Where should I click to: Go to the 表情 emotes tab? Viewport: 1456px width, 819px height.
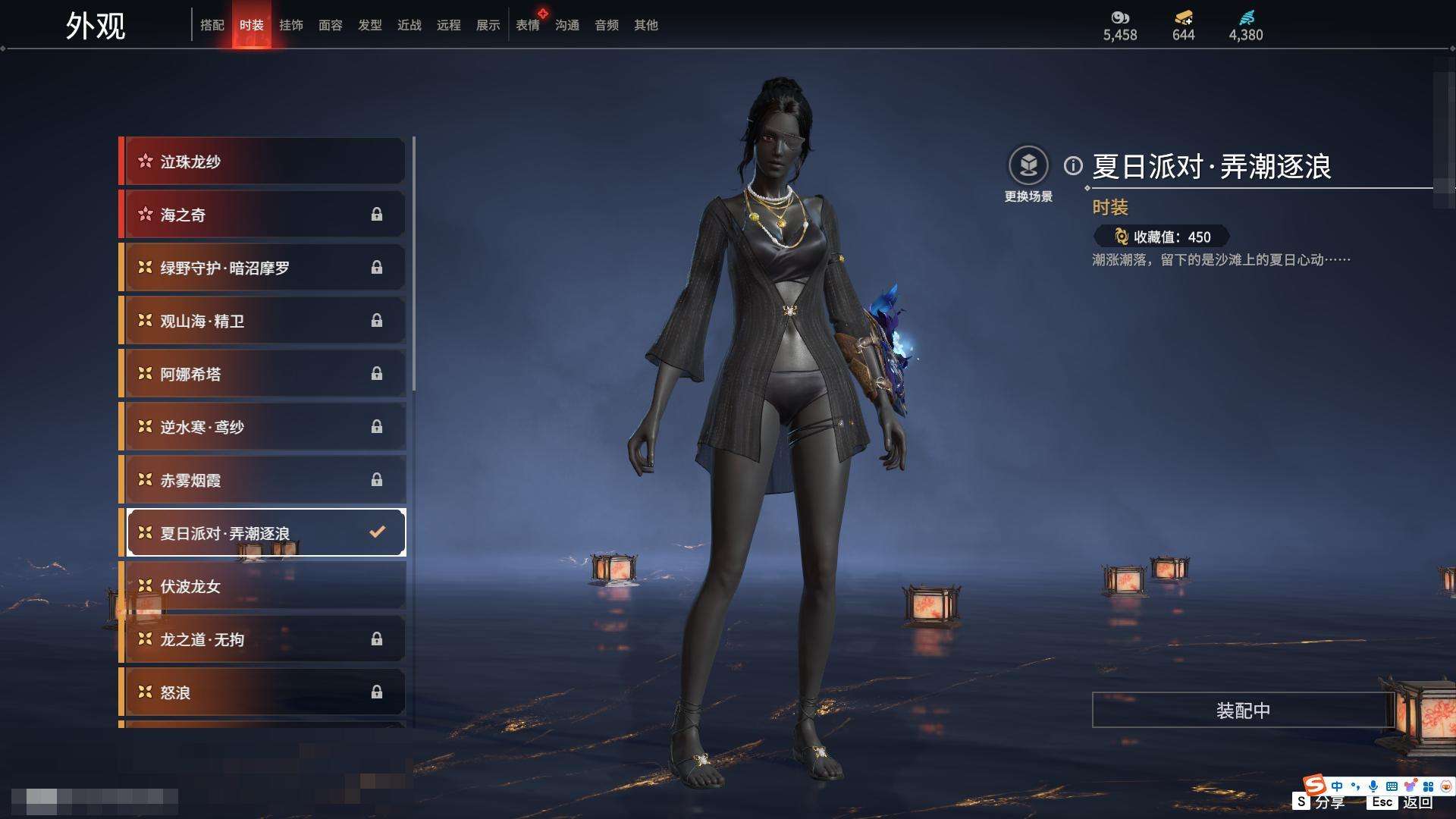click(x=528, y=25)
